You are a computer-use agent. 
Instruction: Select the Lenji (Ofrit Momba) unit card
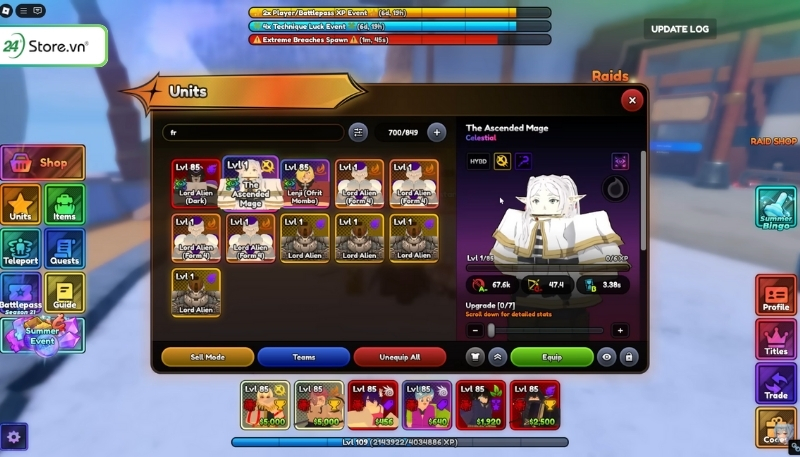click(x=305, y=183)
